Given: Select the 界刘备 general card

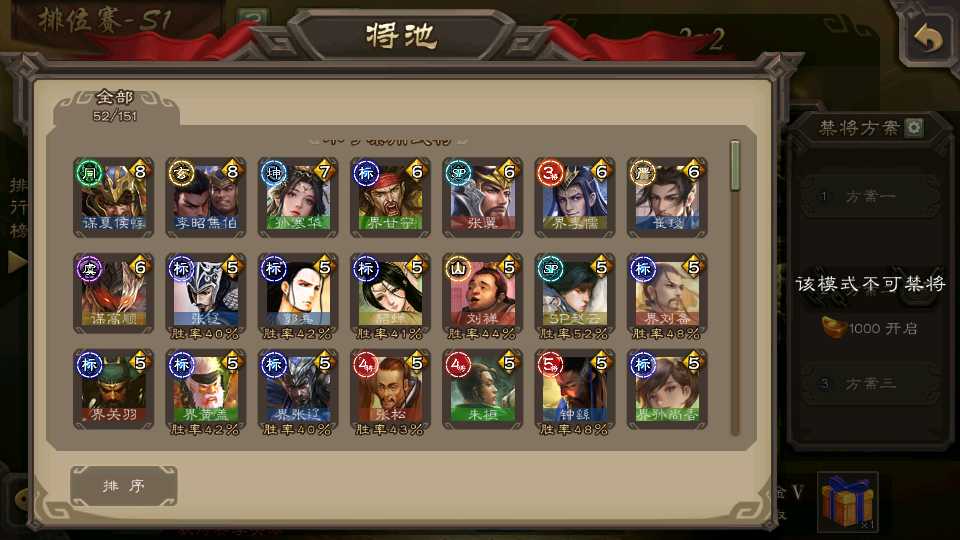Looking at the screenshot, I should [x=666, y=292].
